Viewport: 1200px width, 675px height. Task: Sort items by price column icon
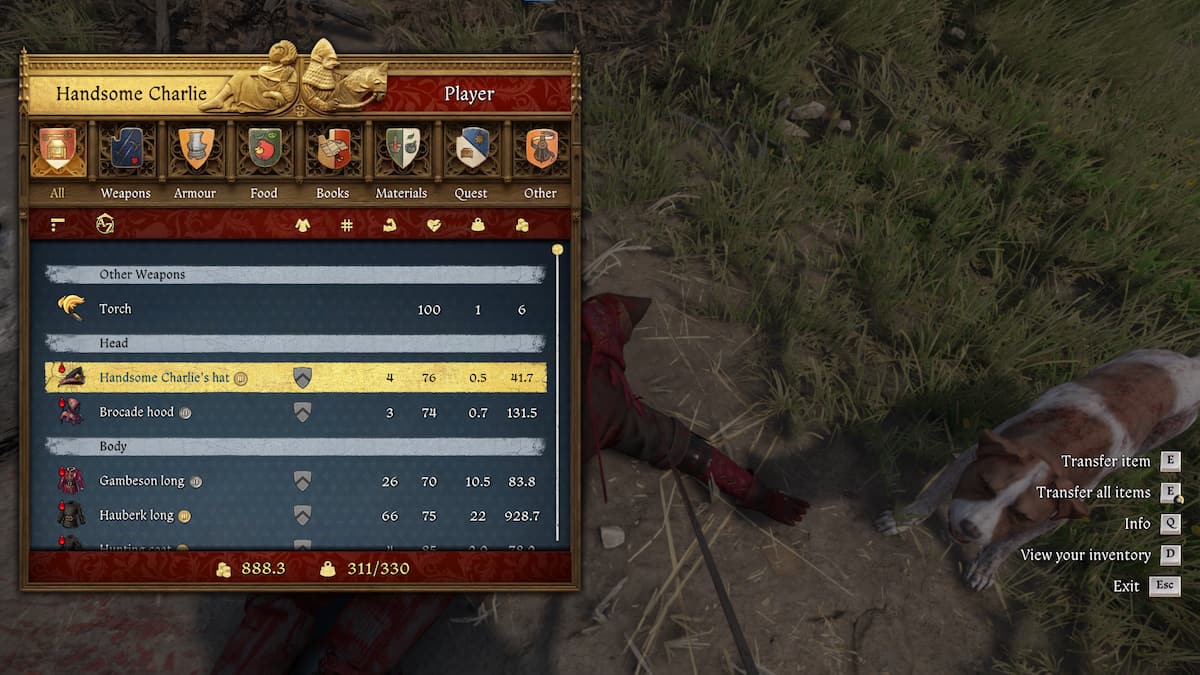click(x=522, y=225)
